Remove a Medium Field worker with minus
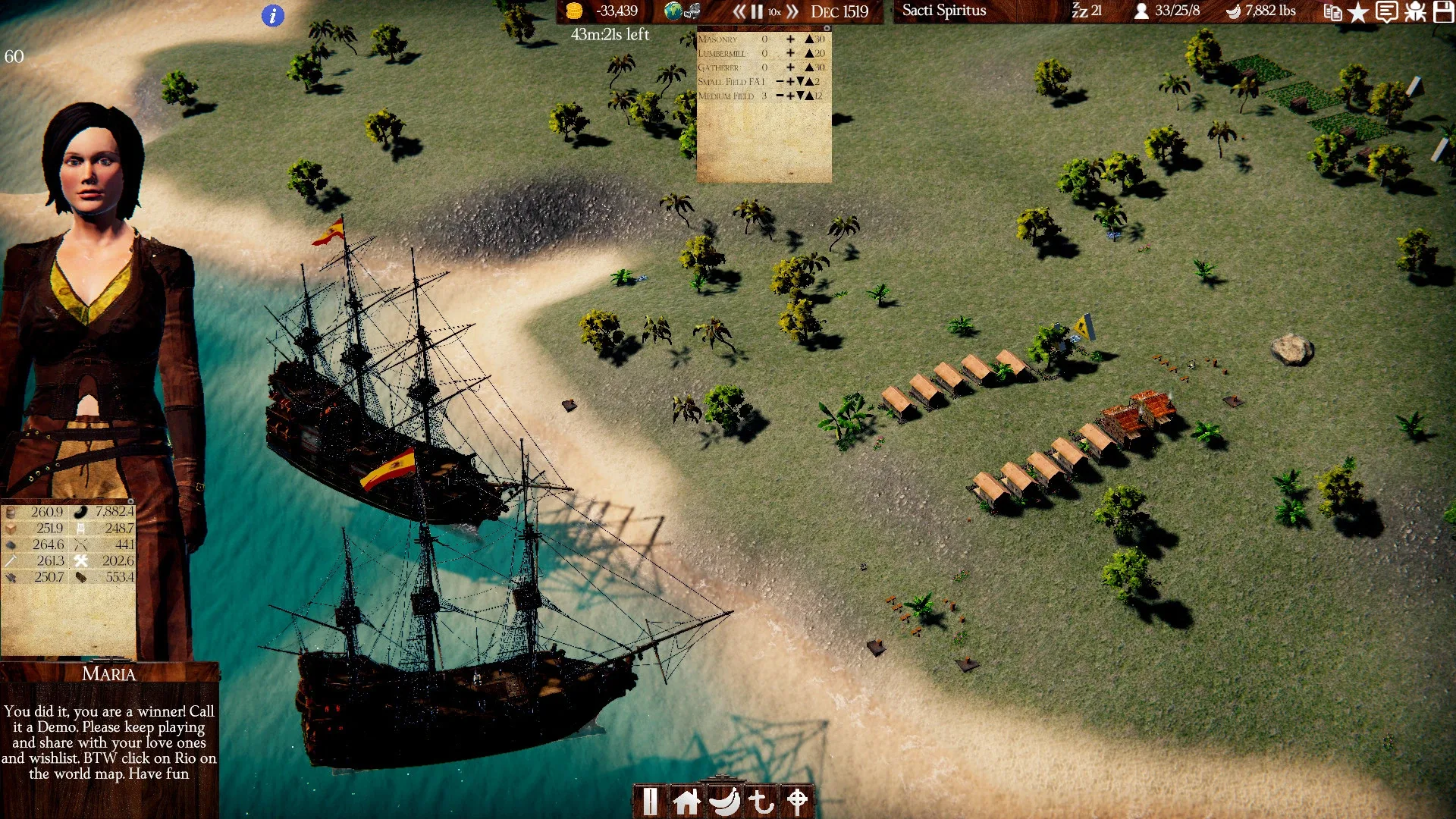The image size is (1456, 819). (780, 96)
